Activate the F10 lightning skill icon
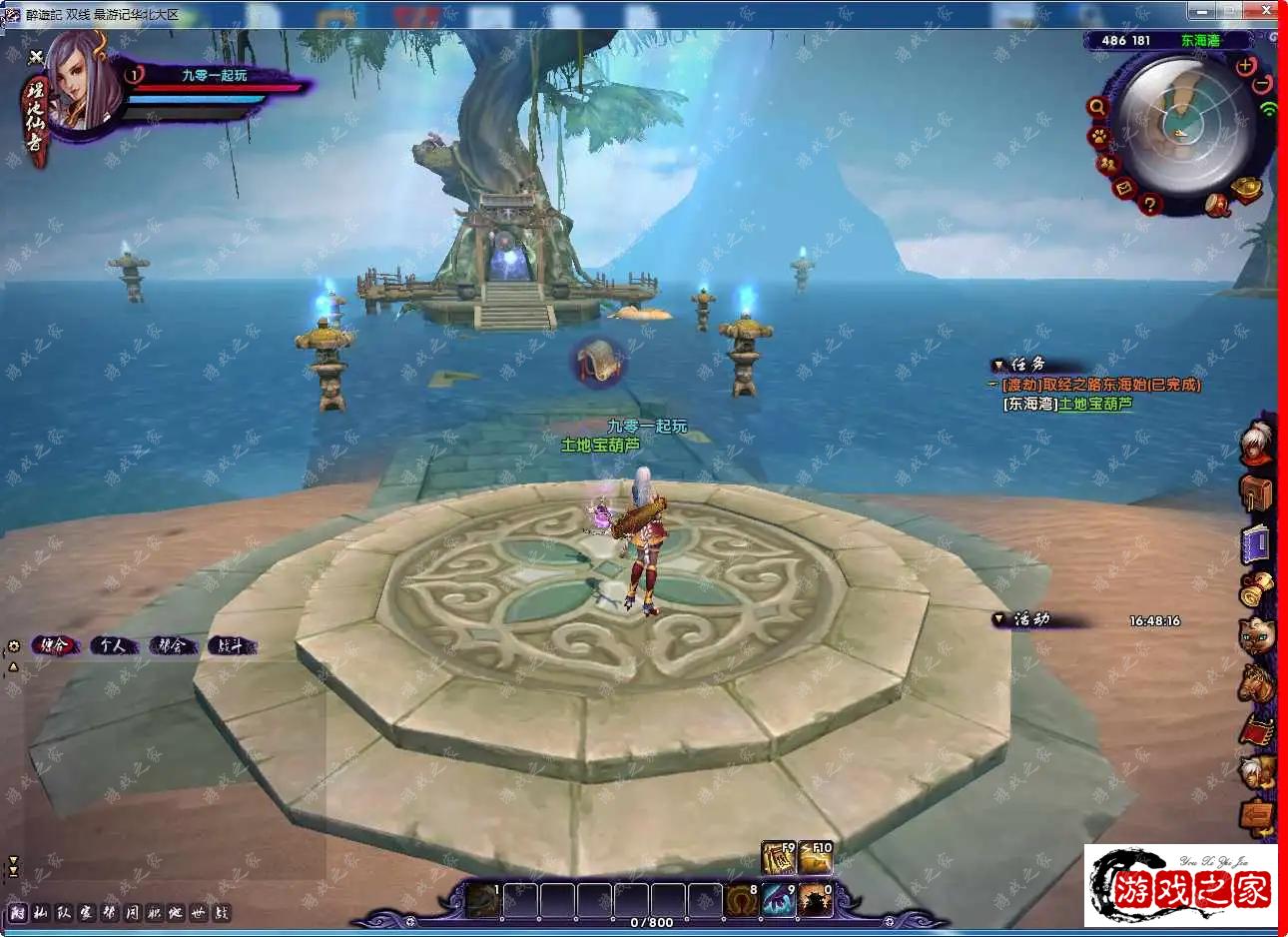1288x937 pixels. (x=816, y=858)
